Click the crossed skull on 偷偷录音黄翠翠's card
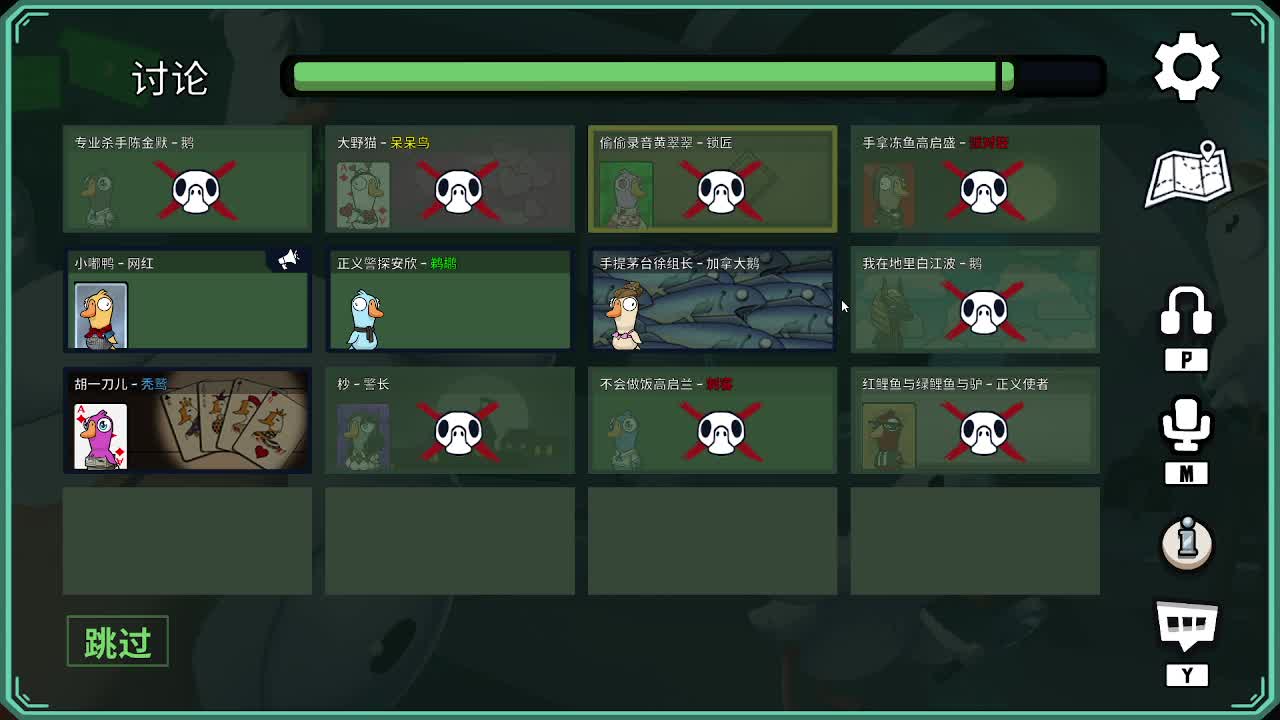 tap(720, 193)
